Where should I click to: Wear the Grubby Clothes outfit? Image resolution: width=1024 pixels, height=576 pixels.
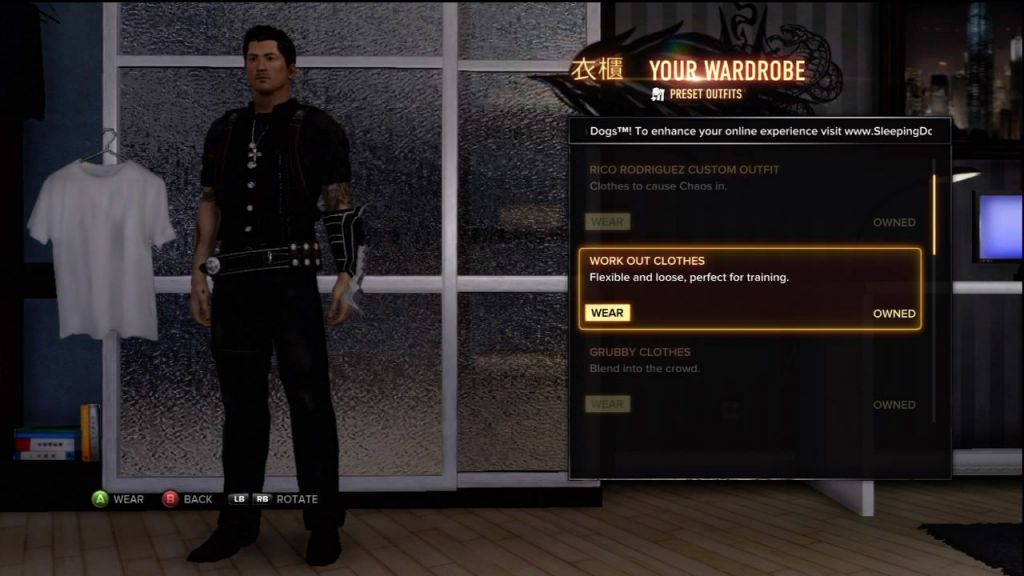click(x=607, y=405)
